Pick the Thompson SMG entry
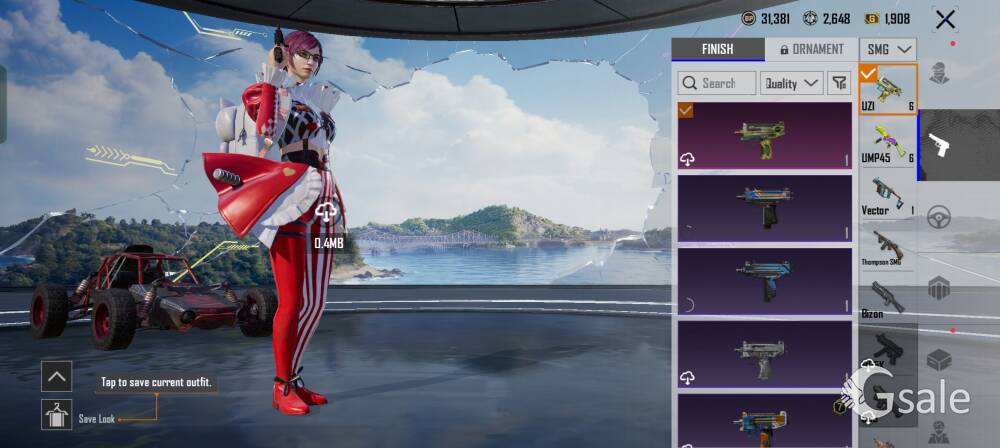The image size is (1000, 448). click(x=888, y=246)
